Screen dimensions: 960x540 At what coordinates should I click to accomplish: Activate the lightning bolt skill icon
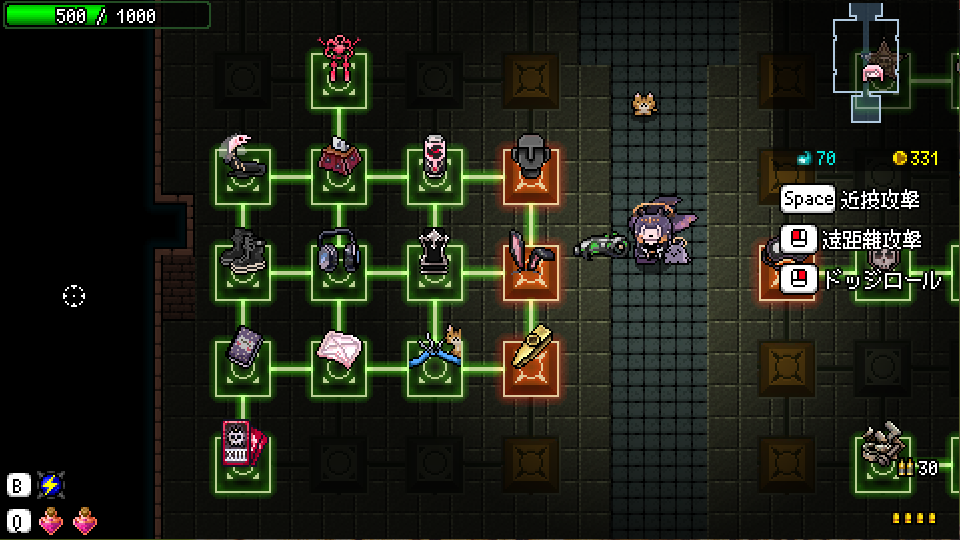tap(50, 485)
